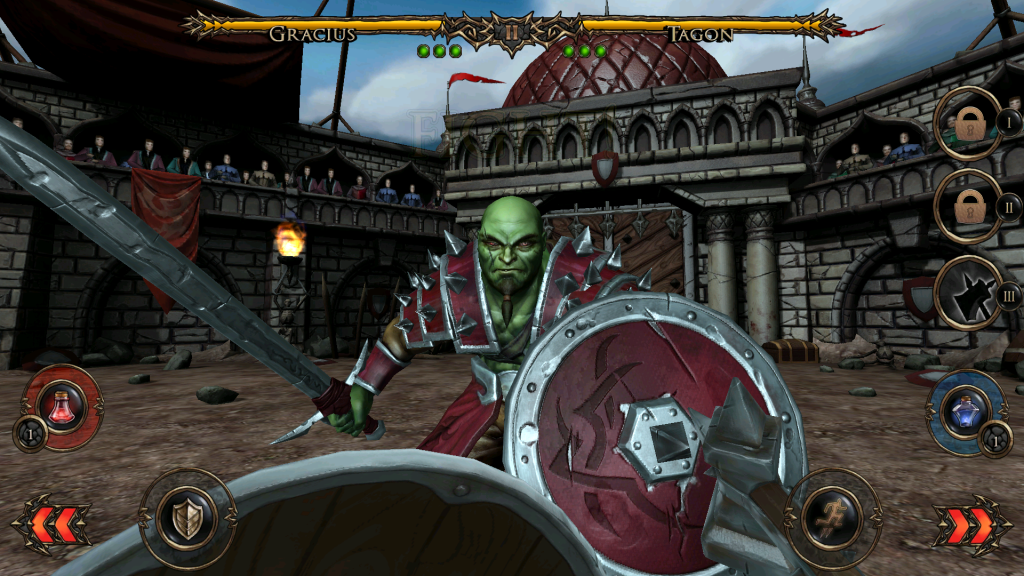Viewport: 1024px width, 576px height.
Task: Tap the locked ability slot II
Action: click(x=969, y=207)
